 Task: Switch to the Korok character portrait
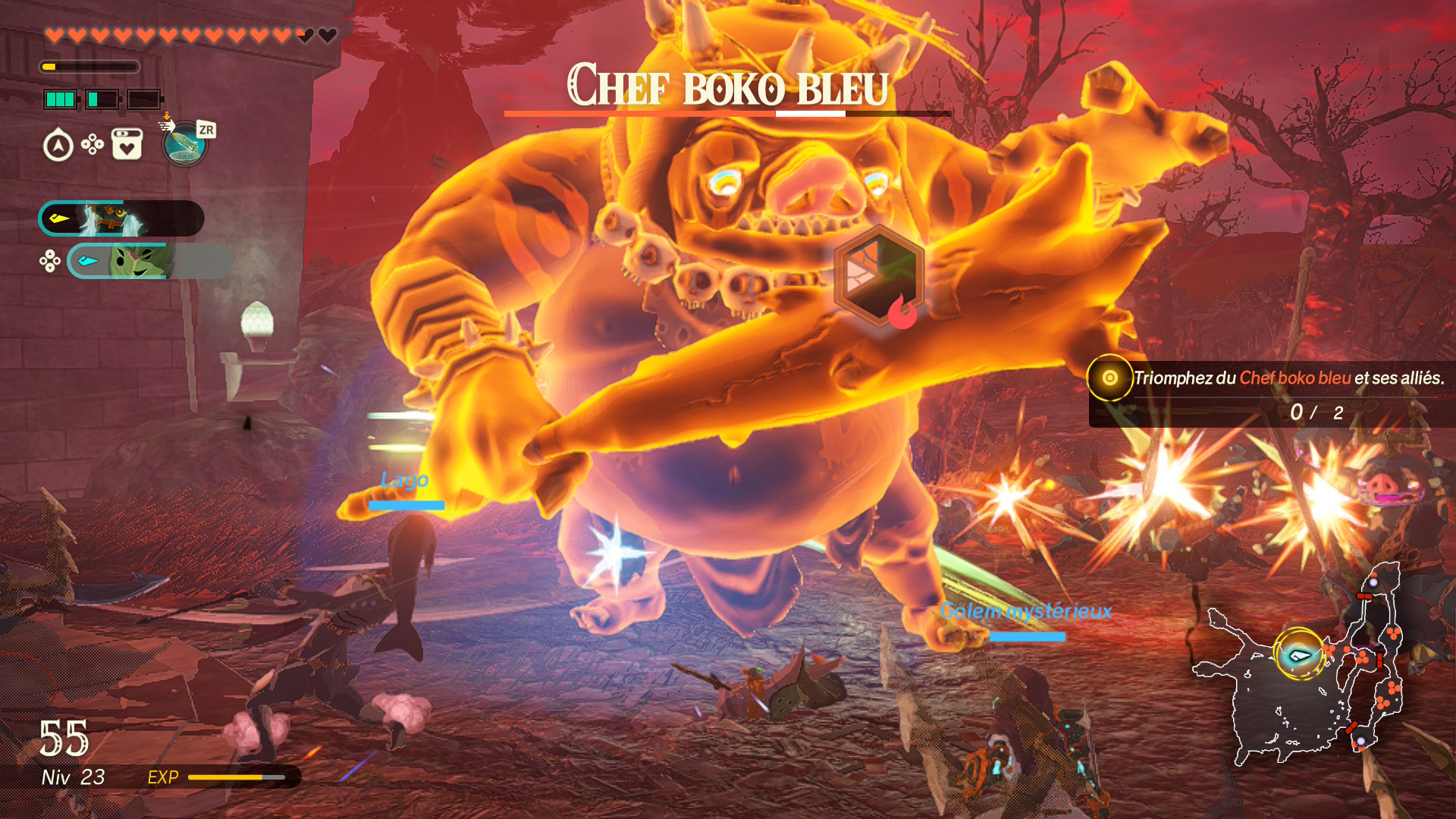pos(136,261)
